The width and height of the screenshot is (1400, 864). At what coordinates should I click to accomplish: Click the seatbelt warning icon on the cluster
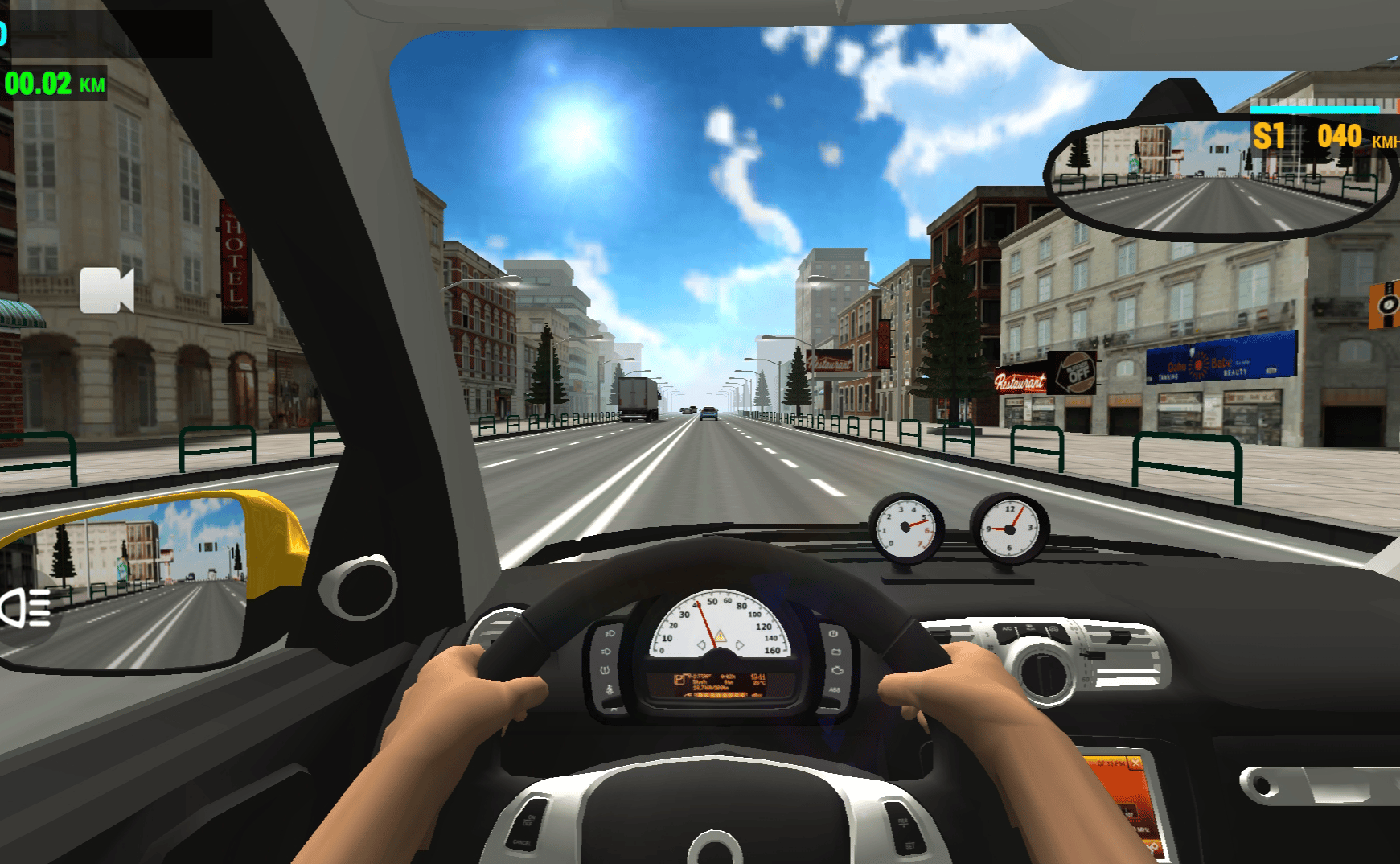point(609,689)
